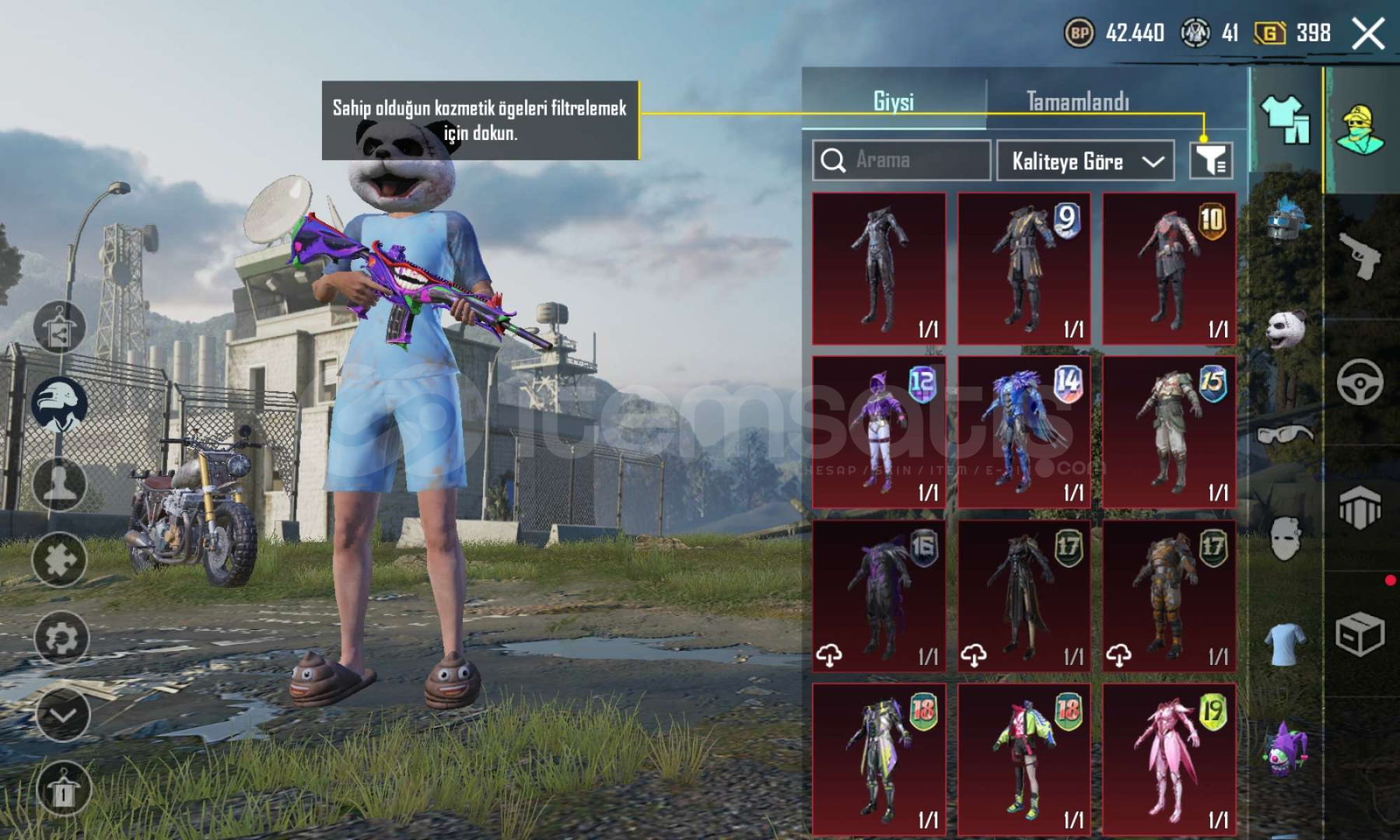Open the puzzle piece button
1400x840 pixels.
(59, 559)
